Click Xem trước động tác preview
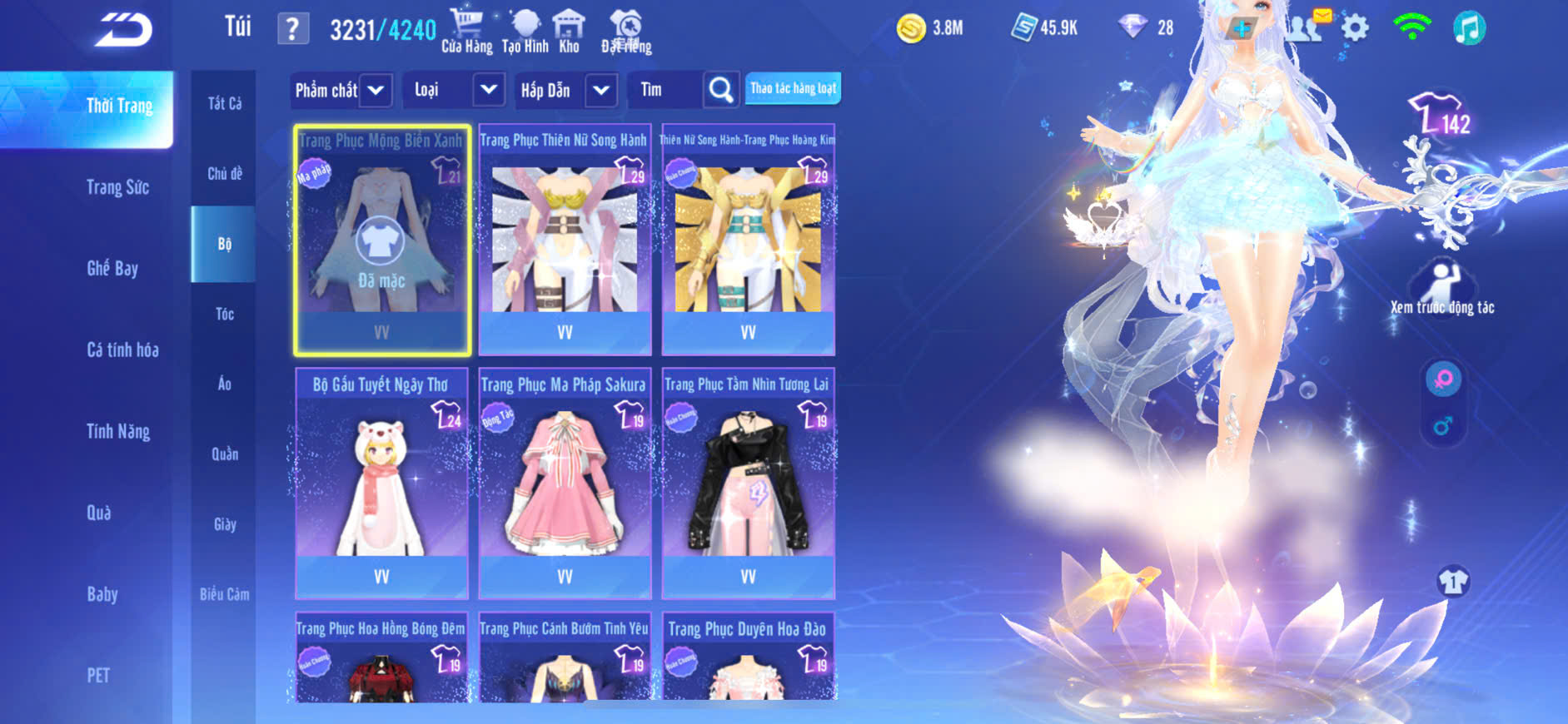This screenshot has height=724, width=1568. [x=1442, y=287]
